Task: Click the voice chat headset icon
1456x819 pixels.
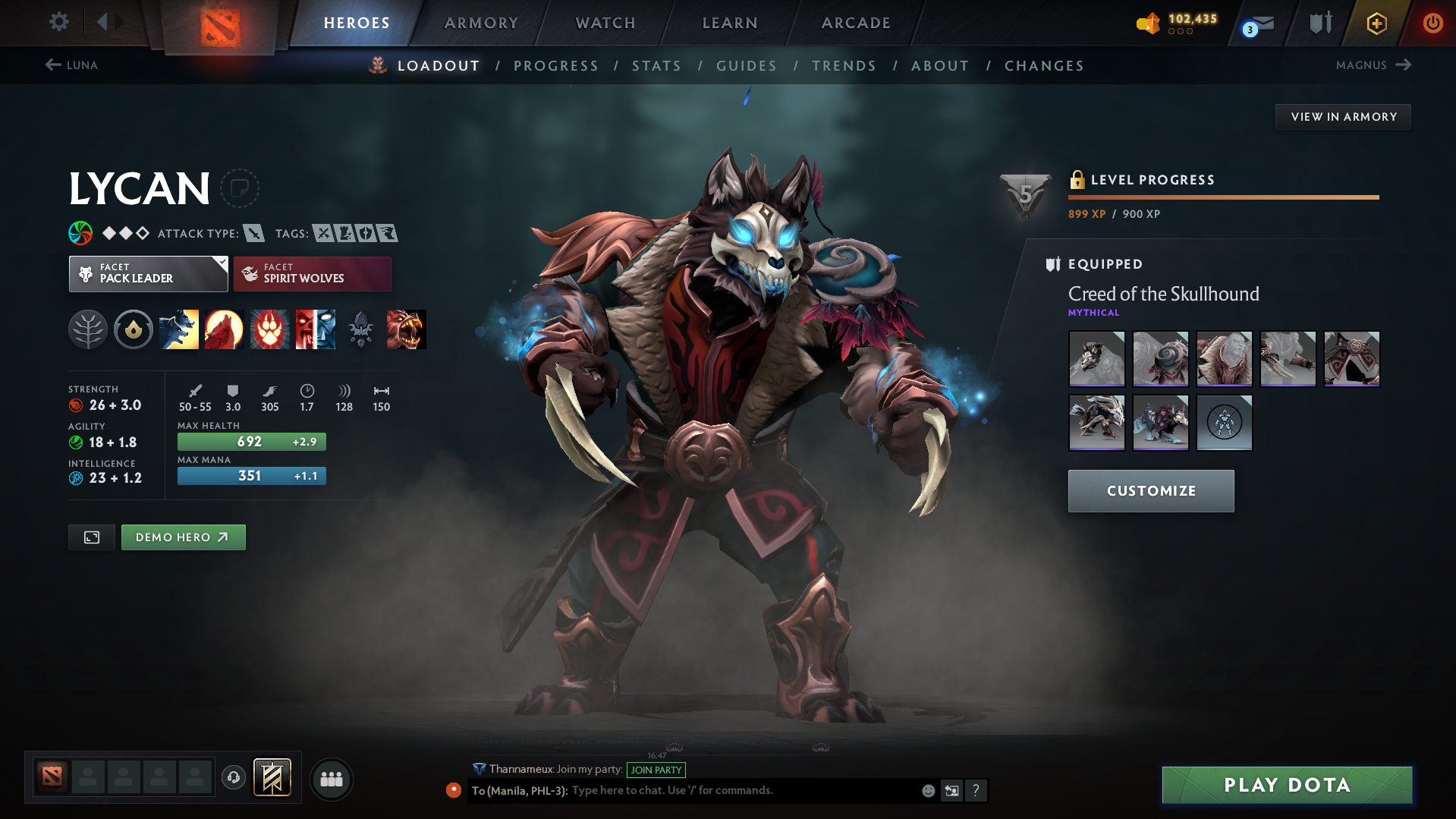Action: tap(233, 778)
